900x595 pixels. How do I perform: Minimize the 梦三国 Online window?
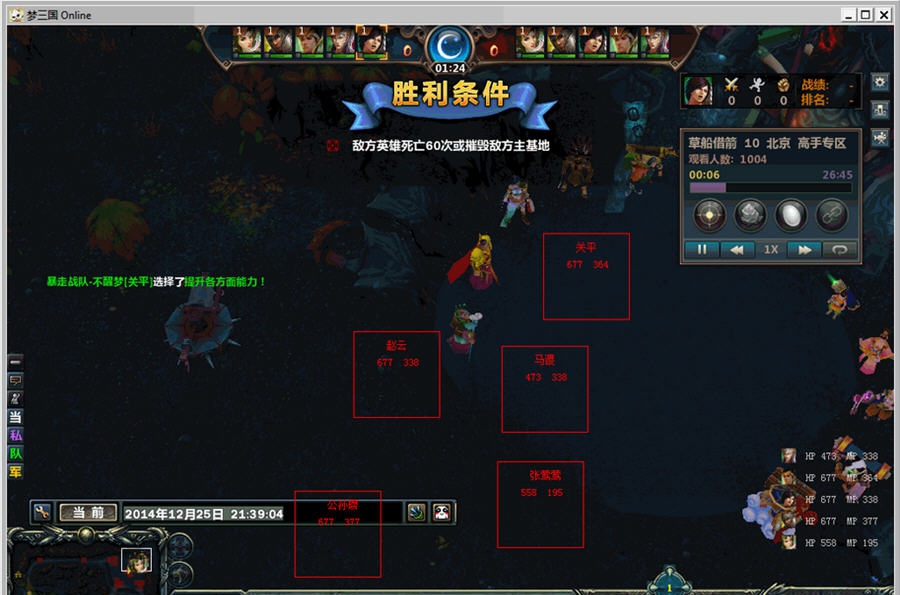coord(849,15)
